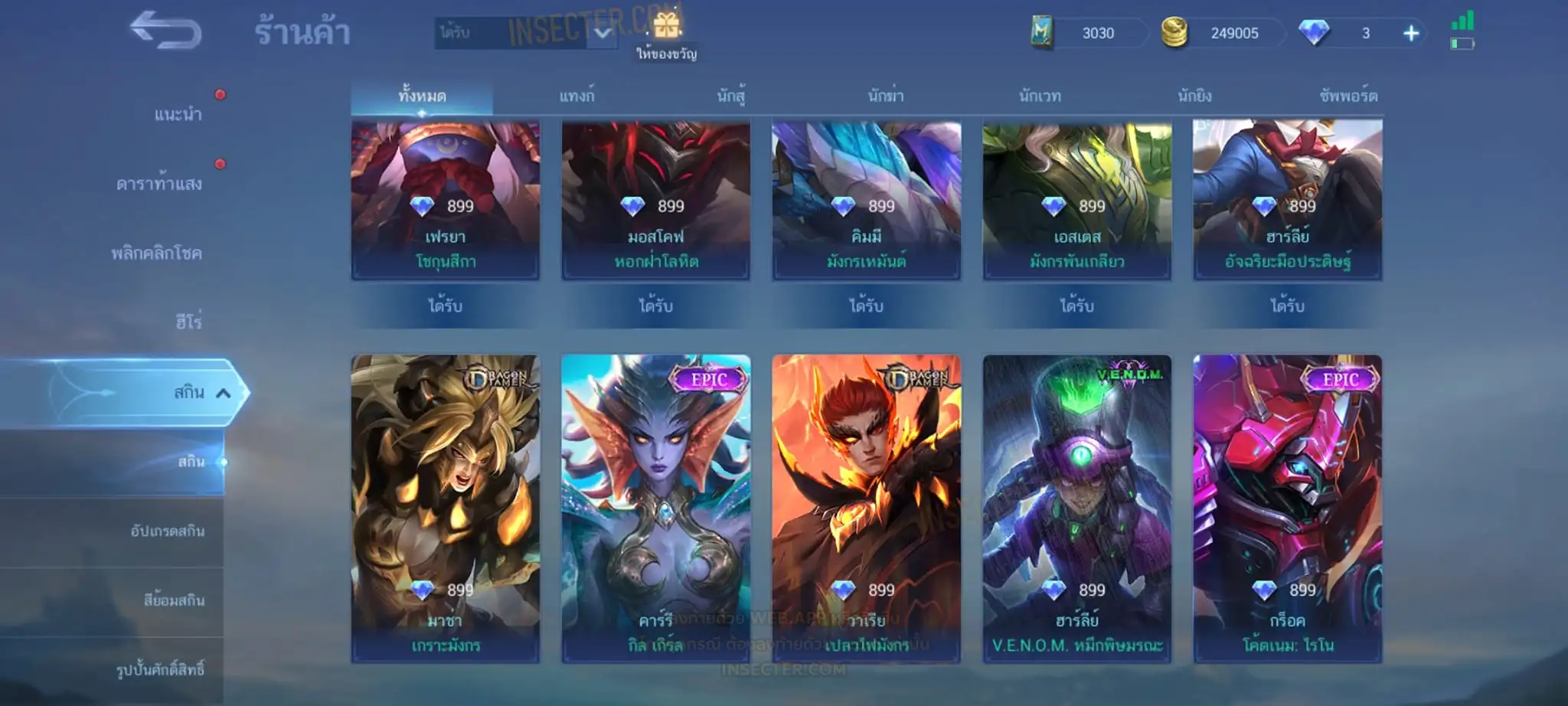This screenshot has width=1568, height=706.
Task: Open the gift box ให้ของขวัญ option
Action: click(x=666, y=36)
